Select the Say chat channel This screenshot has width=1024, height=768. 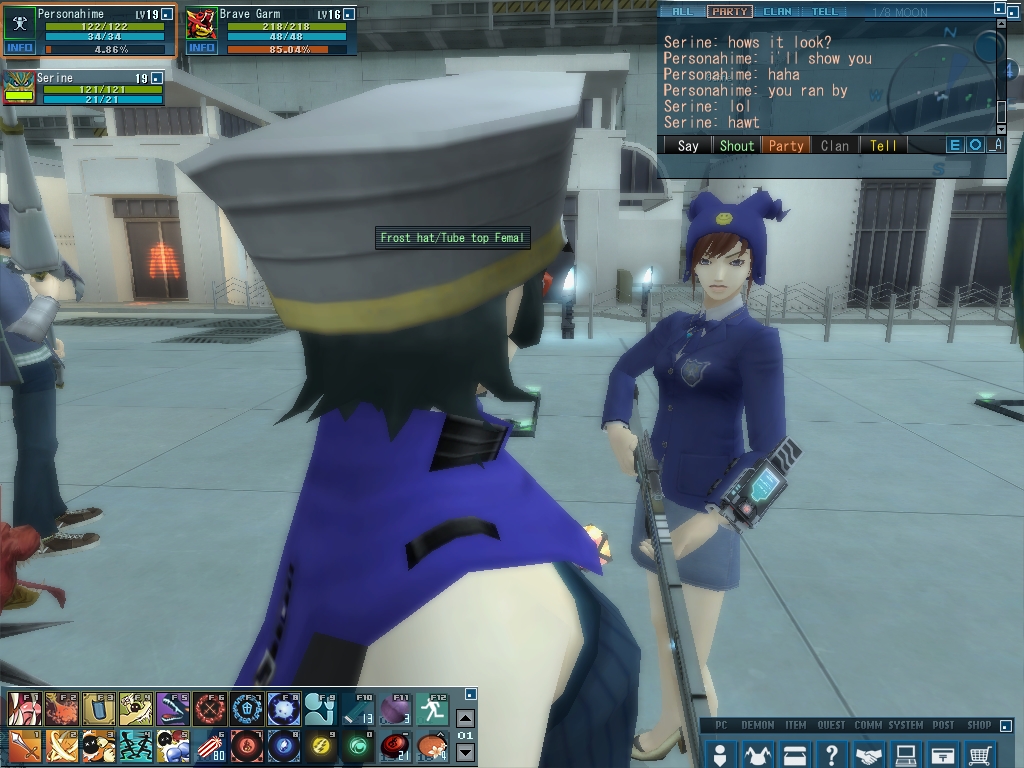688,146
